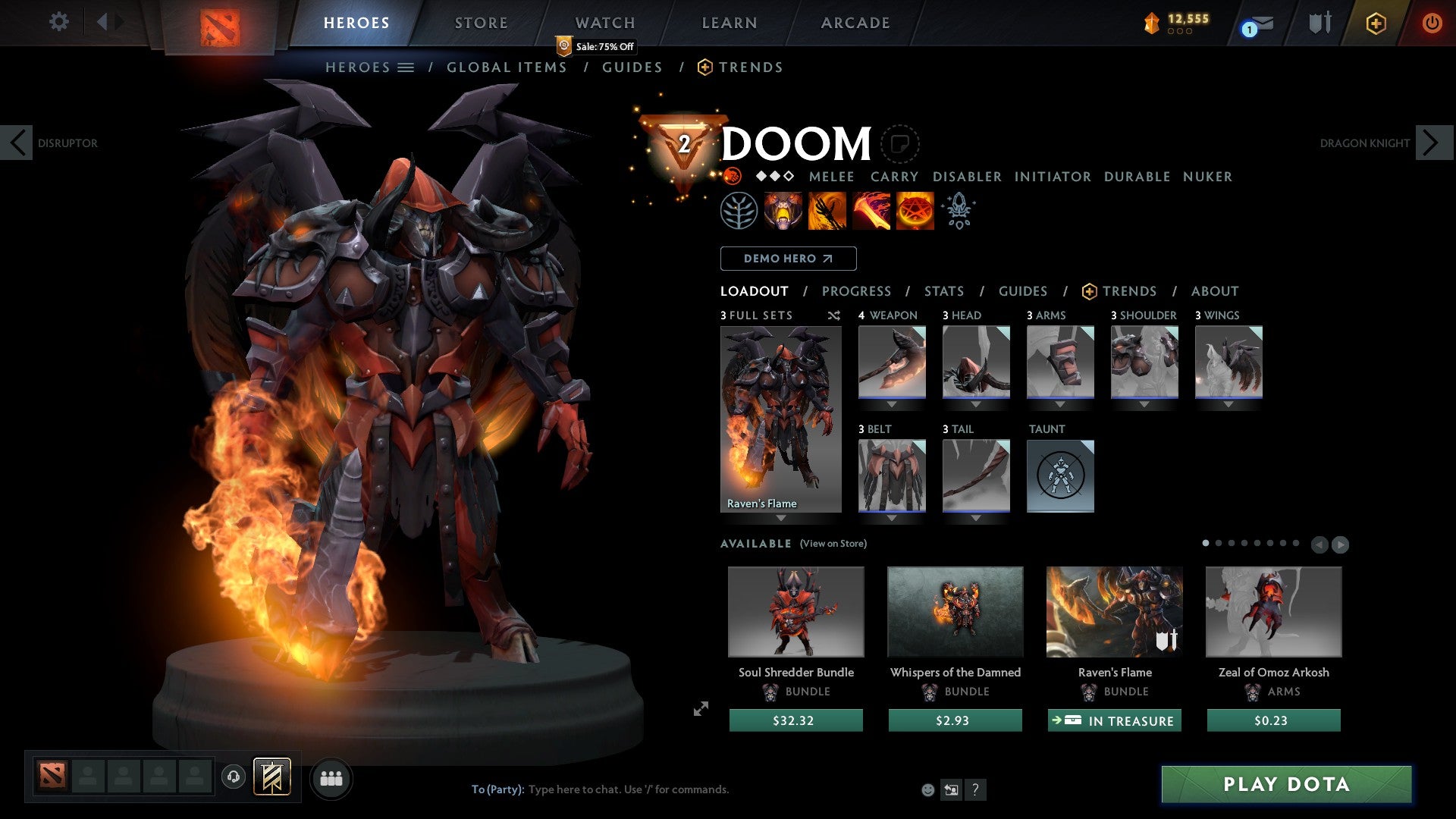The height and width of the screenshot is (819, 1456).
Task: Open the STORE menu
Action: pos(481,22)
